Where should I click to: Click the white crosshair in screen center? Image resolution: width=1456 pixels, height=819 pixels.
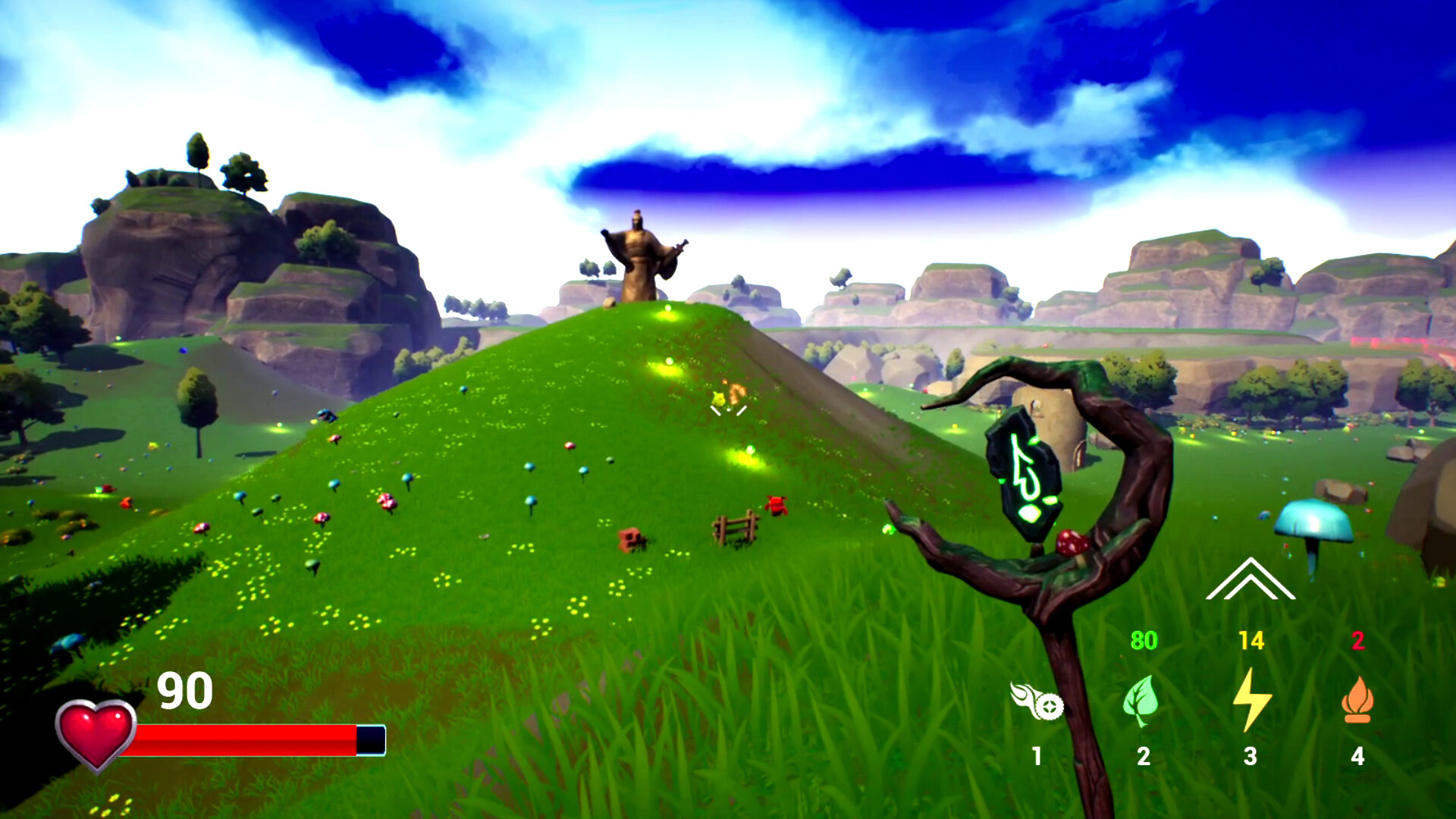coord(728,409)
